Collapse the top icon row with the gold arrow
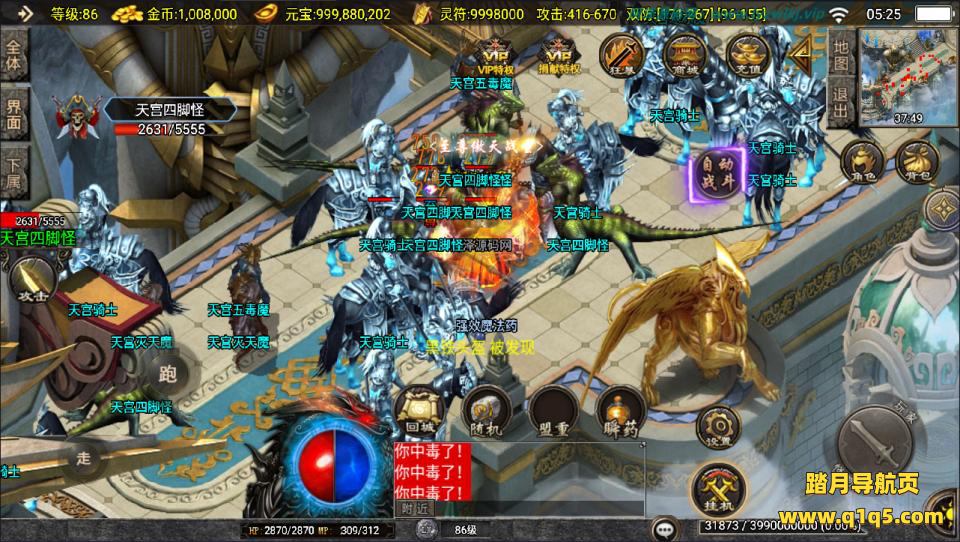 (x=802, y=55)
